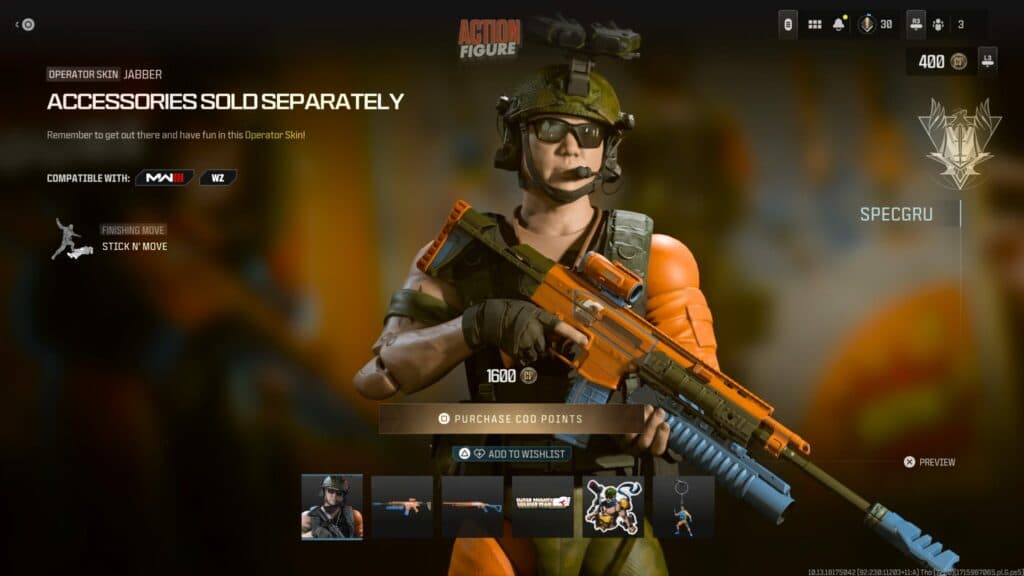Viewport: 1024px width, 576px height.
Task: Select the orange and blue assault rifle thumbnail
Action: click(x=402, y=507)
